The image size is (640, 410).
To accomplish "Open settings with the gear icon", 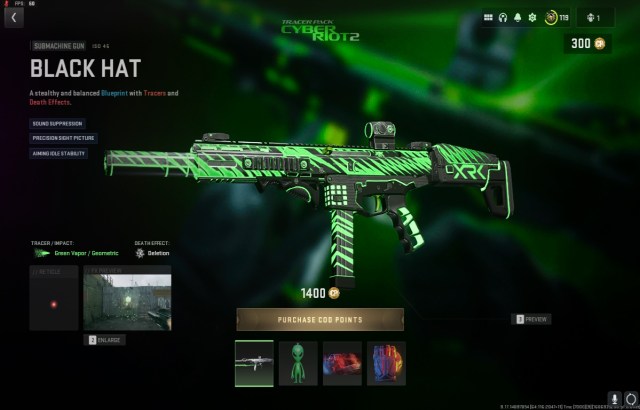I will click(x=533, y=17).
